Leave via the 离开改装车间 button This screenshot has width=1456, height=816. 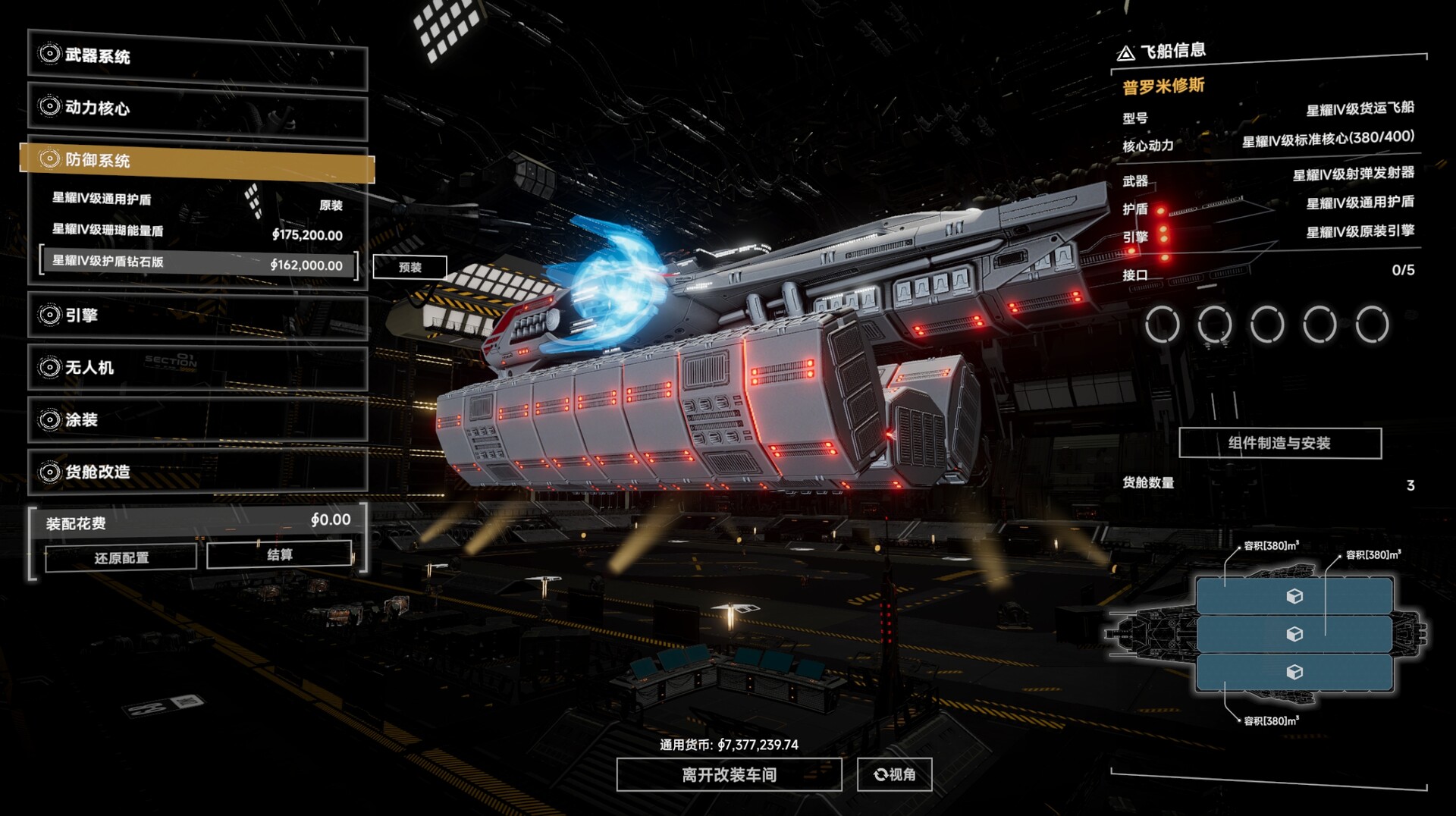point(729,775)
